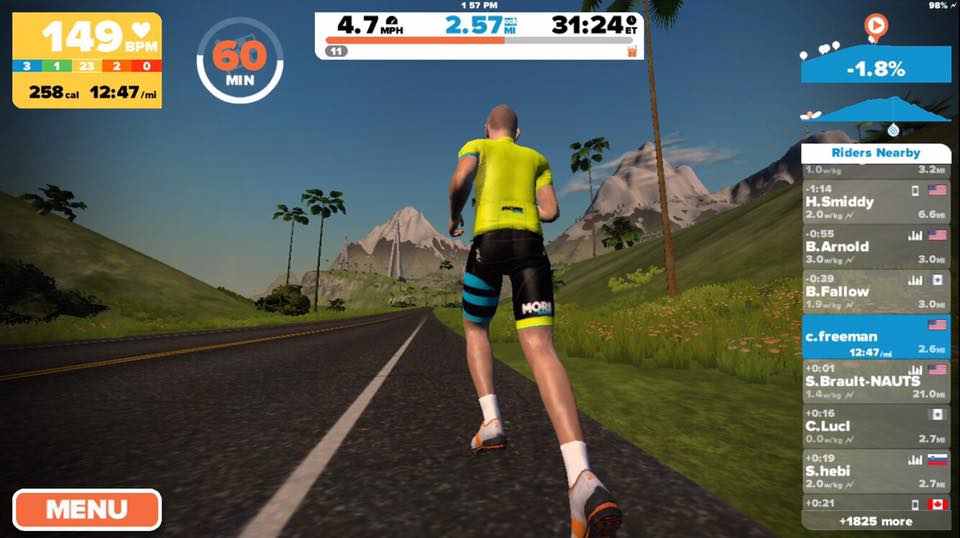Open the orange MENU button
This screenshot has height=538, width=960.
(x=87, y=509)
